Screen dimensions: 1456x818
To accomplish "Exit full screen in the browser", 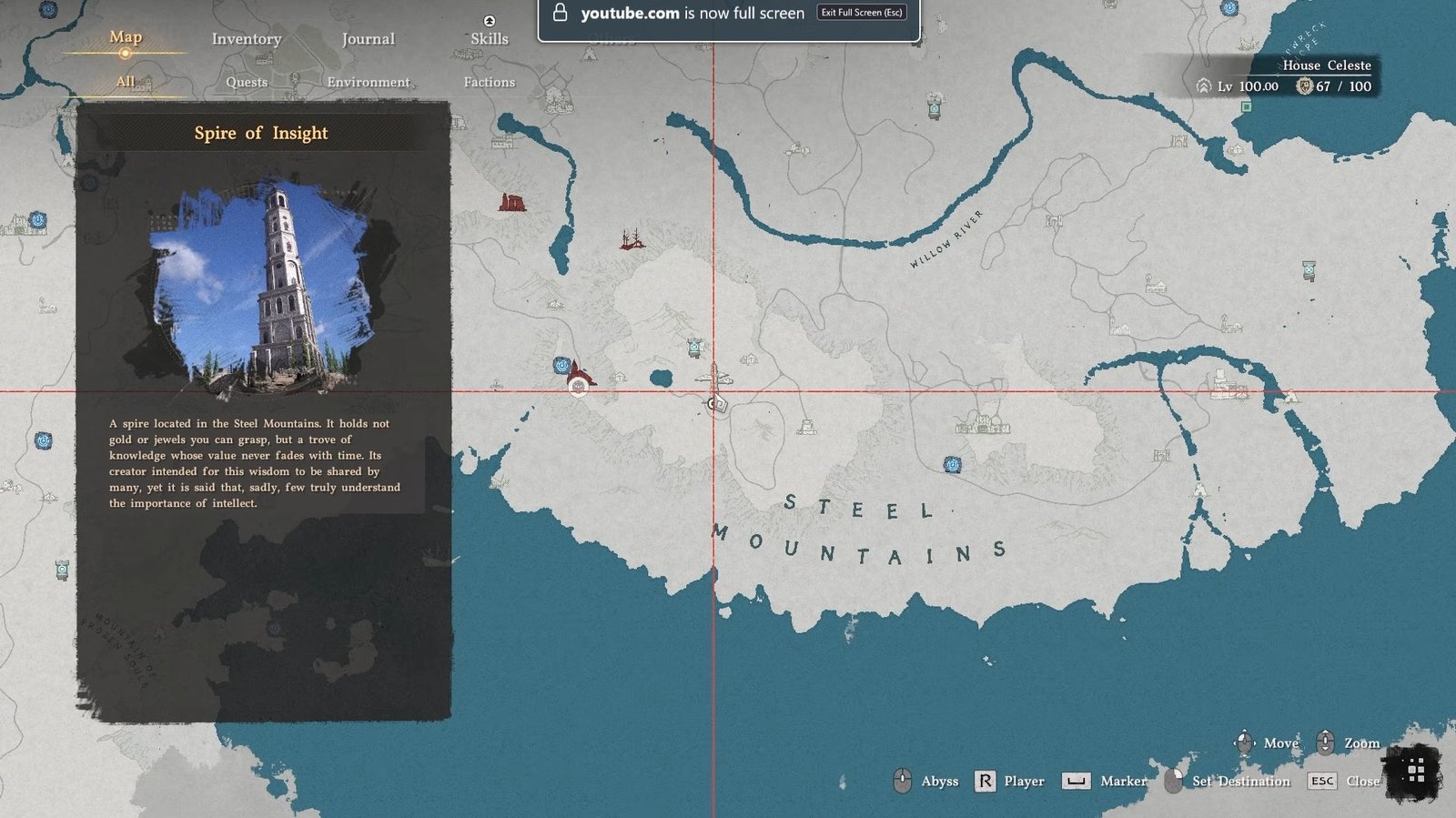I will [861, 13].
